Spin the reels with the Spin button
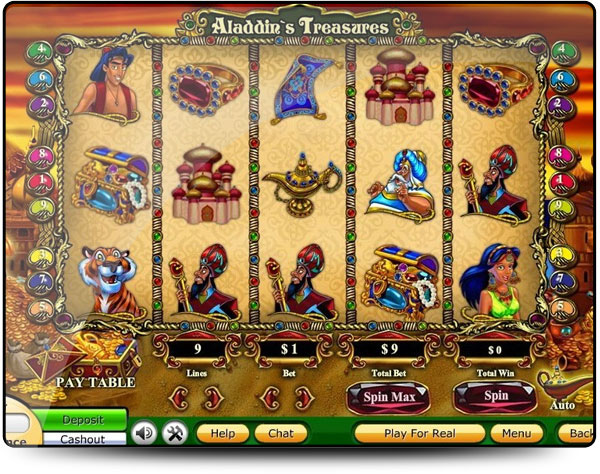This screenshot has height=474, width=600. [x=495, y=397]
